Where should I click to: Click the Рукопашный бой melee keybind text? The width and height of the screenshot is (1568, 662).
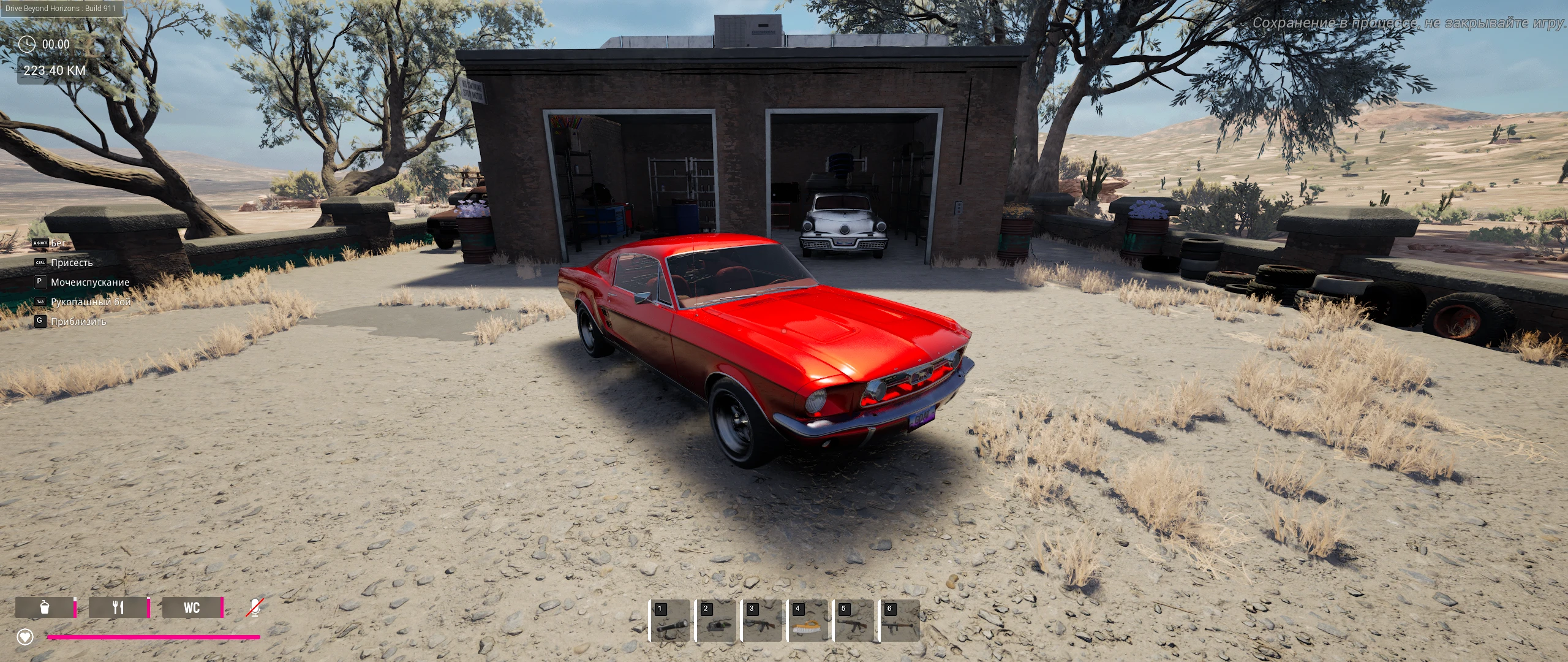[x=90, y=302]
